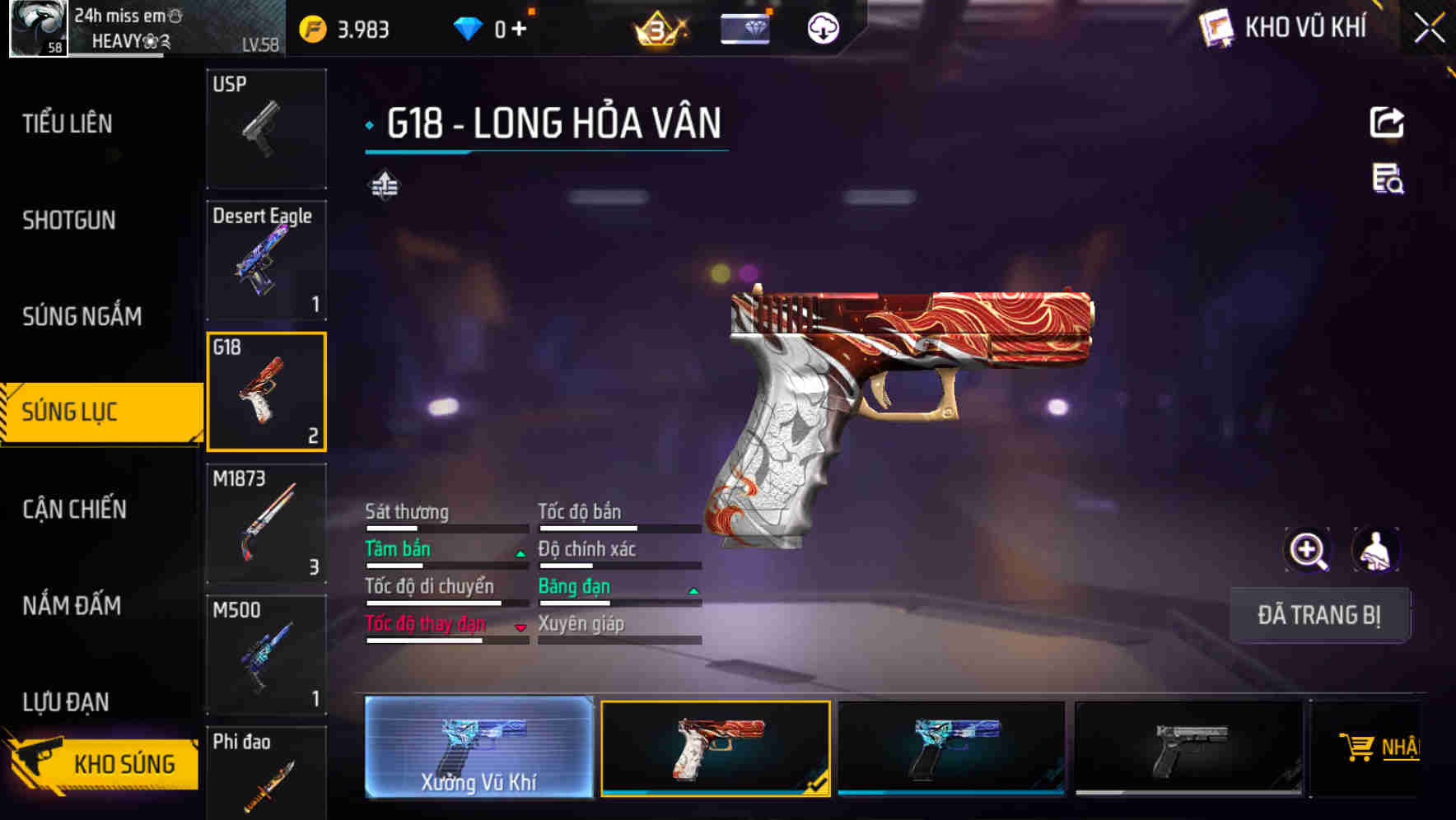The image size is (1456, 820).
Task: Preview skin on character model icon
Action: tap(1375, 550)
